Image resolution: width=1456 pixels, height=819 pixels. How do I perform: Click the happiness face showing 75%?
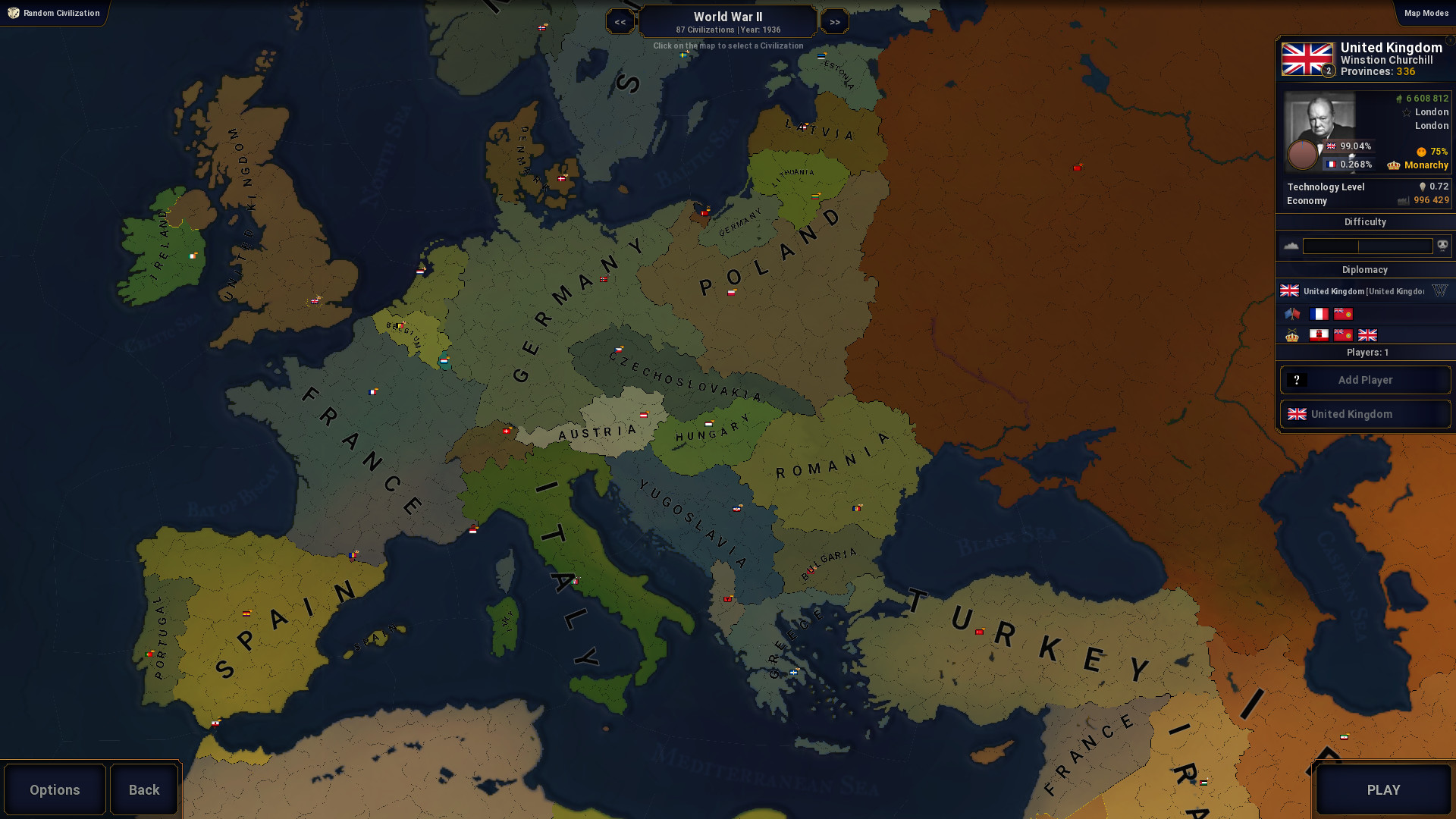tap(1420, 152)
